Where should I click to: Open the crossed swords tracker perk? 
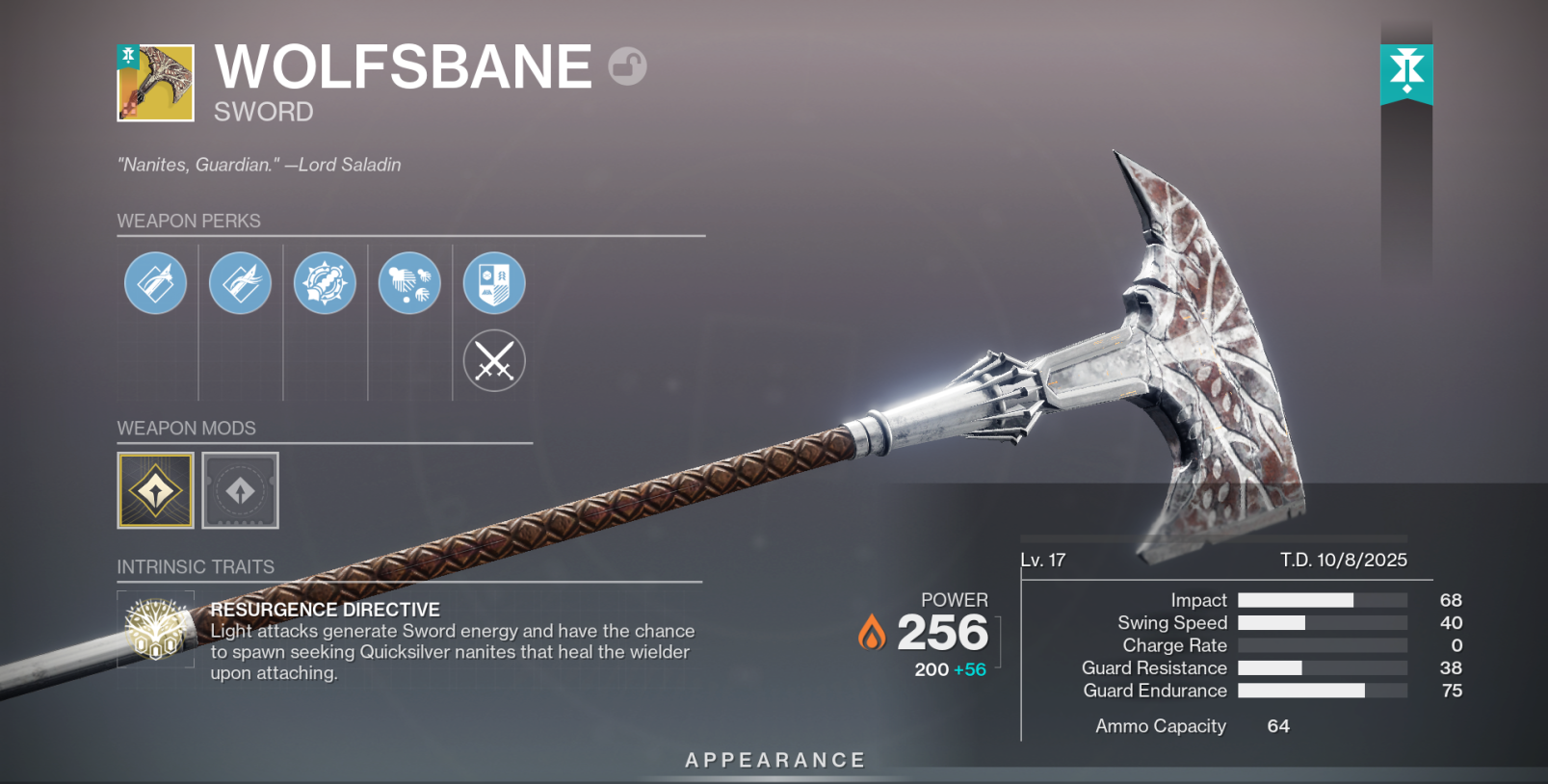[x=494, y=361]
